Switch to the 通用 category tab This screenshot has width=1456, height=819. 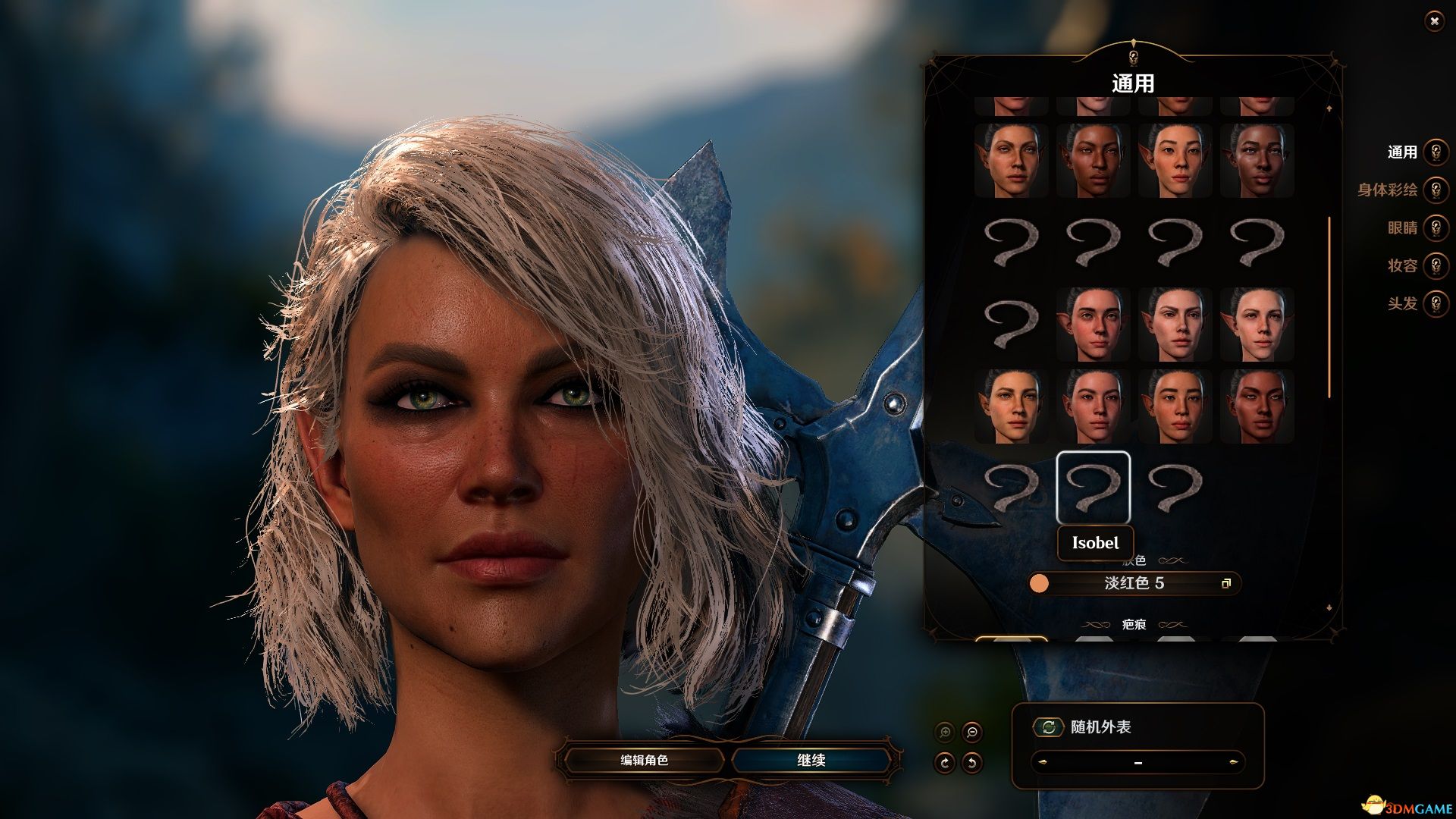click(x=1434, y=152)
